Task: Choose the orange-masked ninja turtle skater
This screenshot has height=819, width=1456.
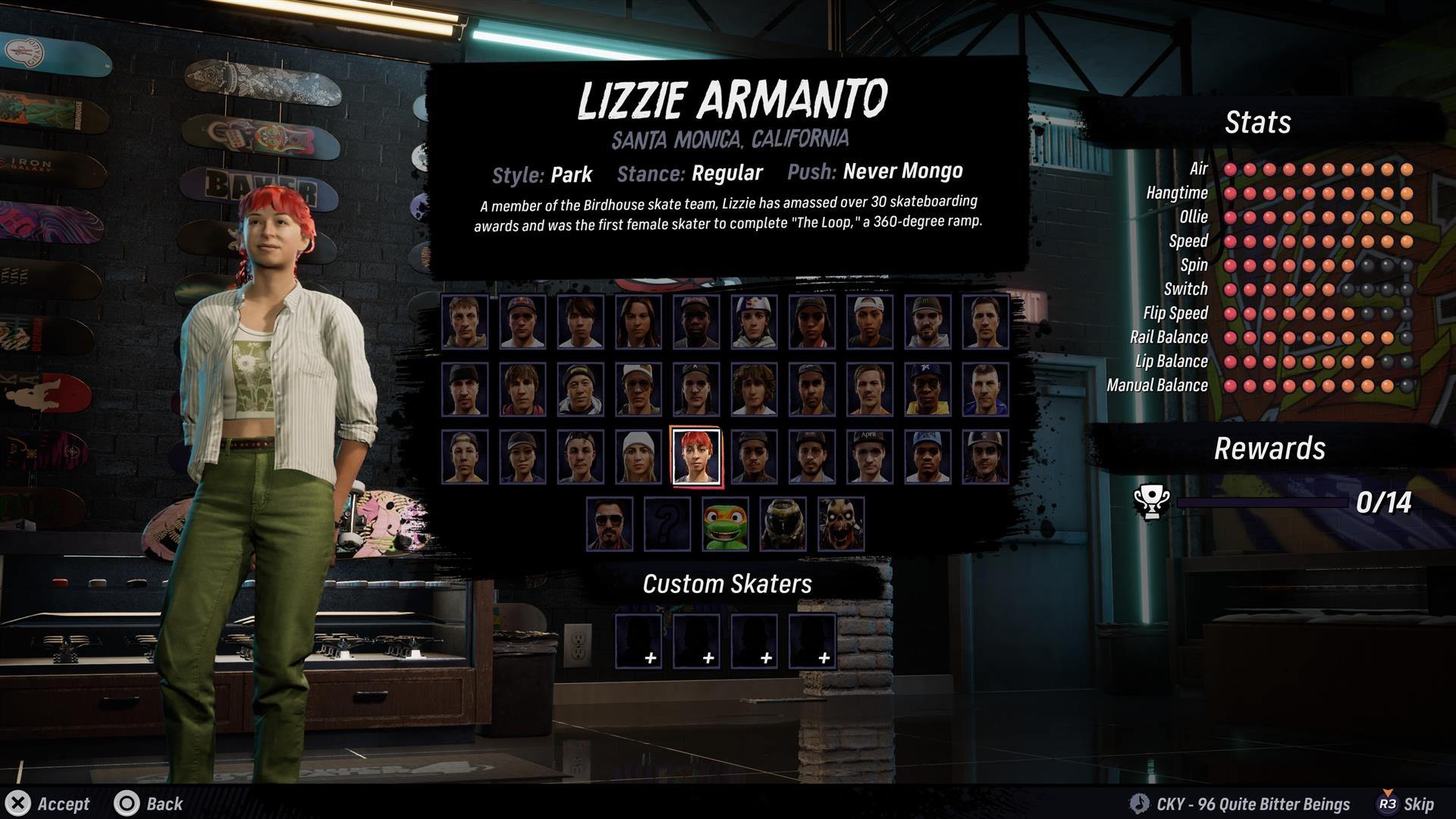Action: [x=725, y=523]
